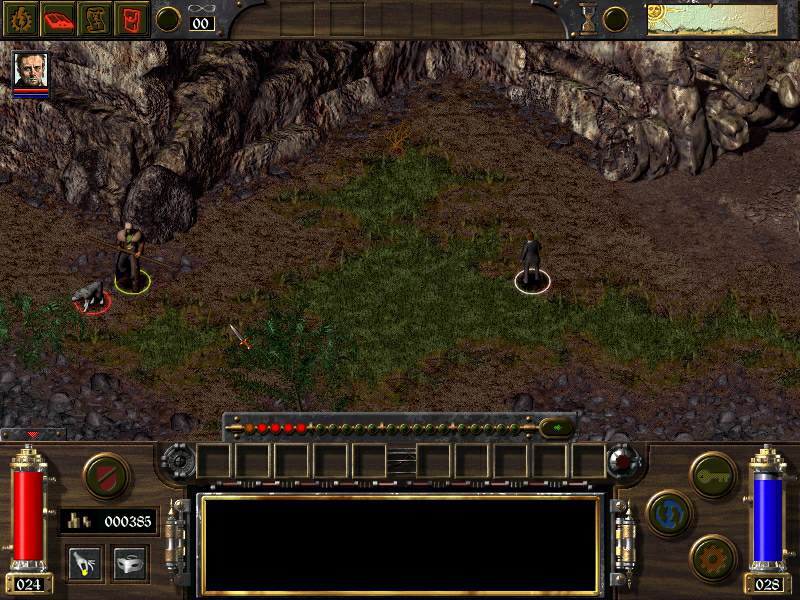Toggle the red shield combat mode button
This screenshot has height=600, width=800.
click(x=103, y=473)
